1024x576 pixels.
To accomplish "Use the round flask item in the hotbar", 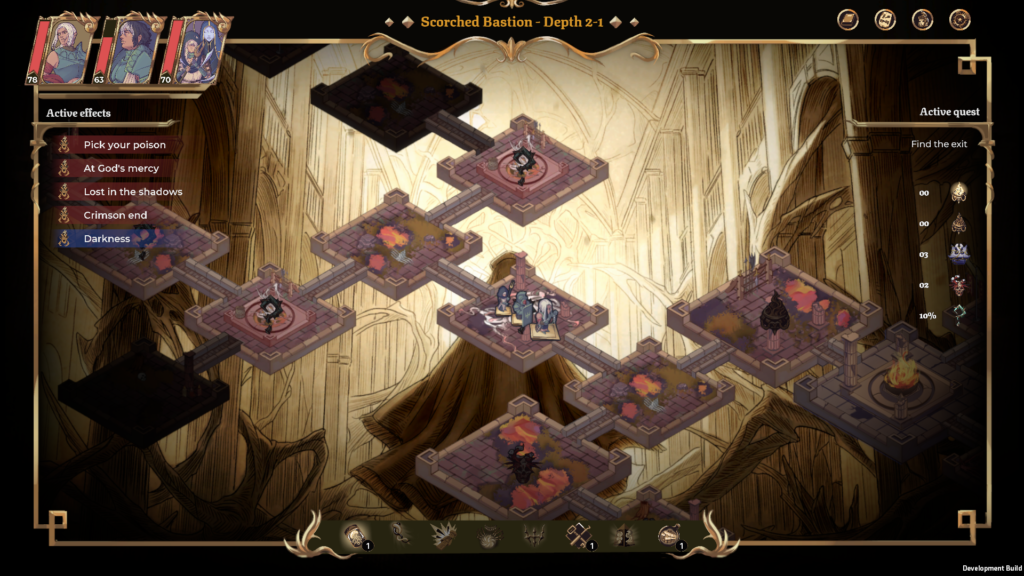I will (x=668, y=535).
